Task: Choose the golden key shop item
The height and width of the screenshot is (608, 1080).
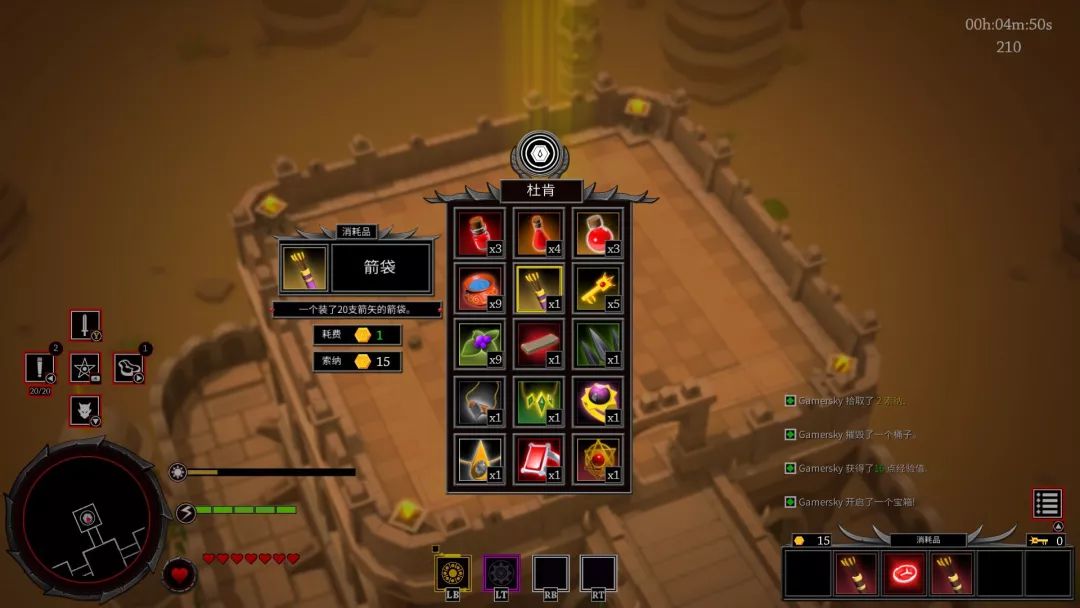Action: [598, 290]
